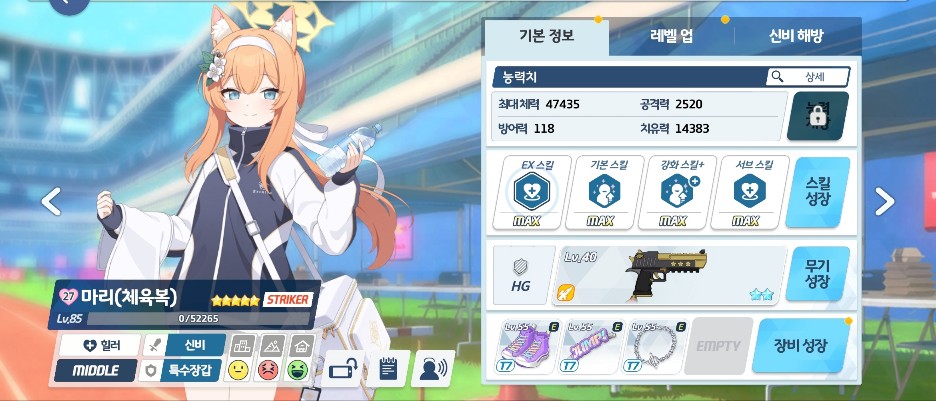
Task: Show 상세 stat details
Action: pos(807,77)
